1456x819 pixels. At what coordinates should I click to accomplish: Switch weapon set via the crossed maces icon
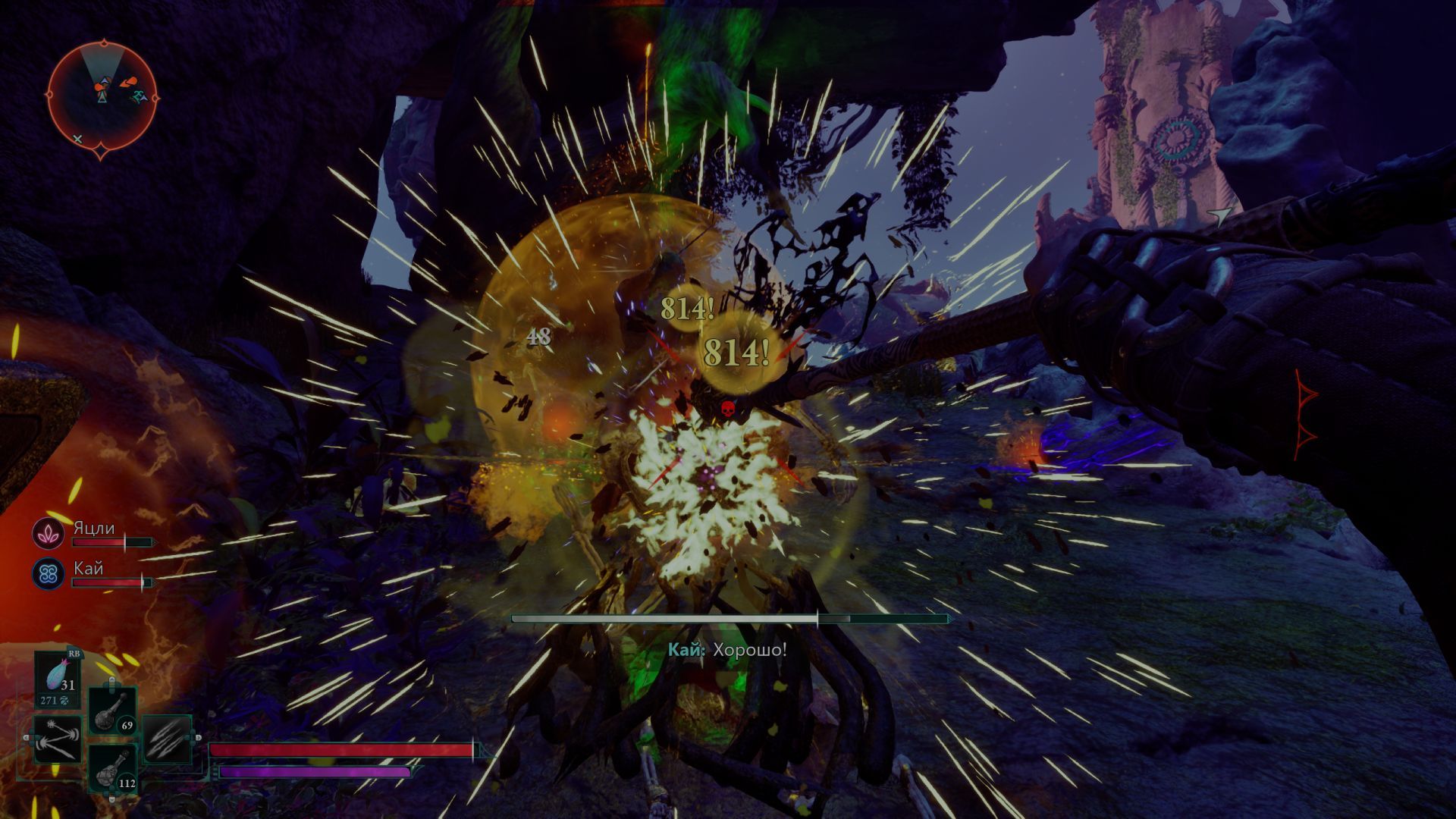[58, 739]
